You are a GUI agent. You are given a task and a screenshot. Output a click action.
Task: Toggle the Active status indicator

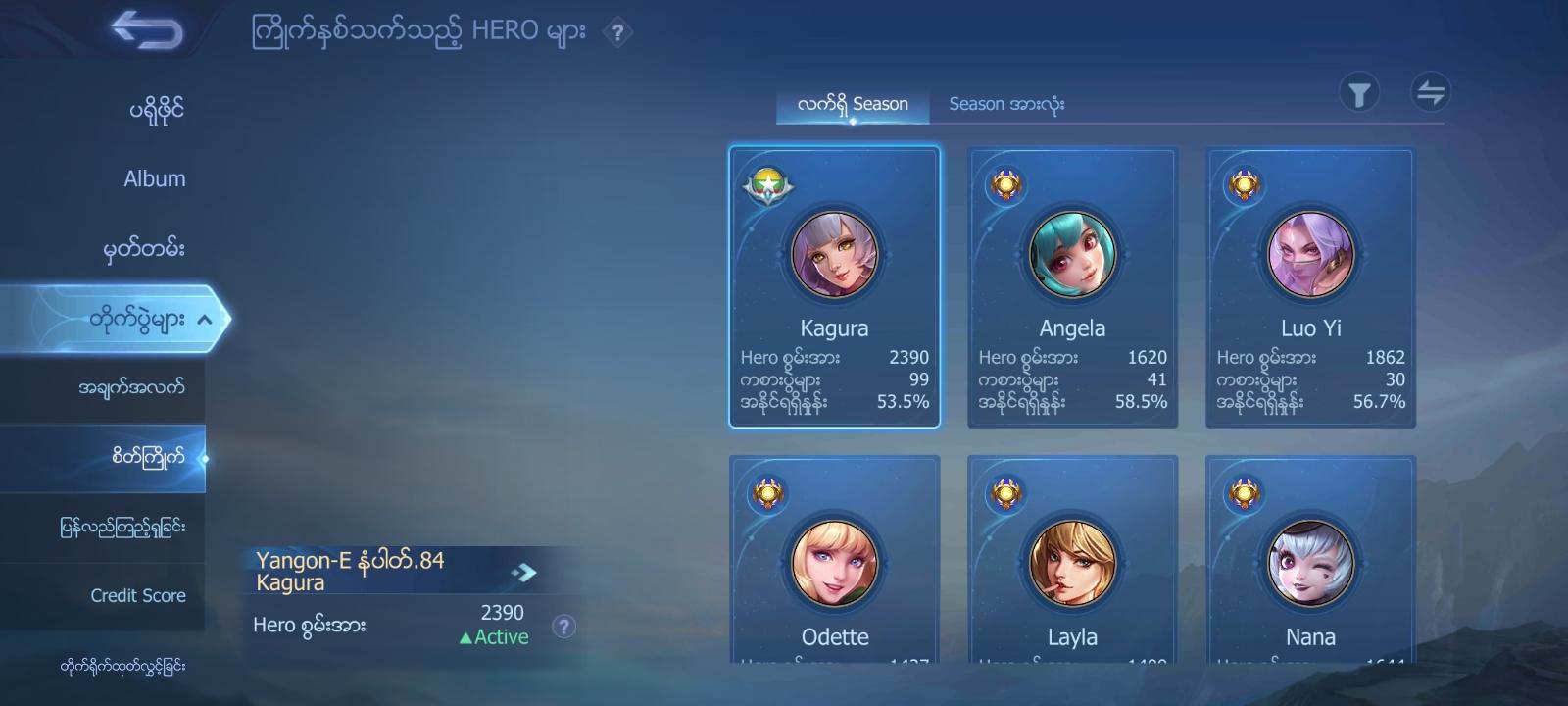click(x=494, y=636)
